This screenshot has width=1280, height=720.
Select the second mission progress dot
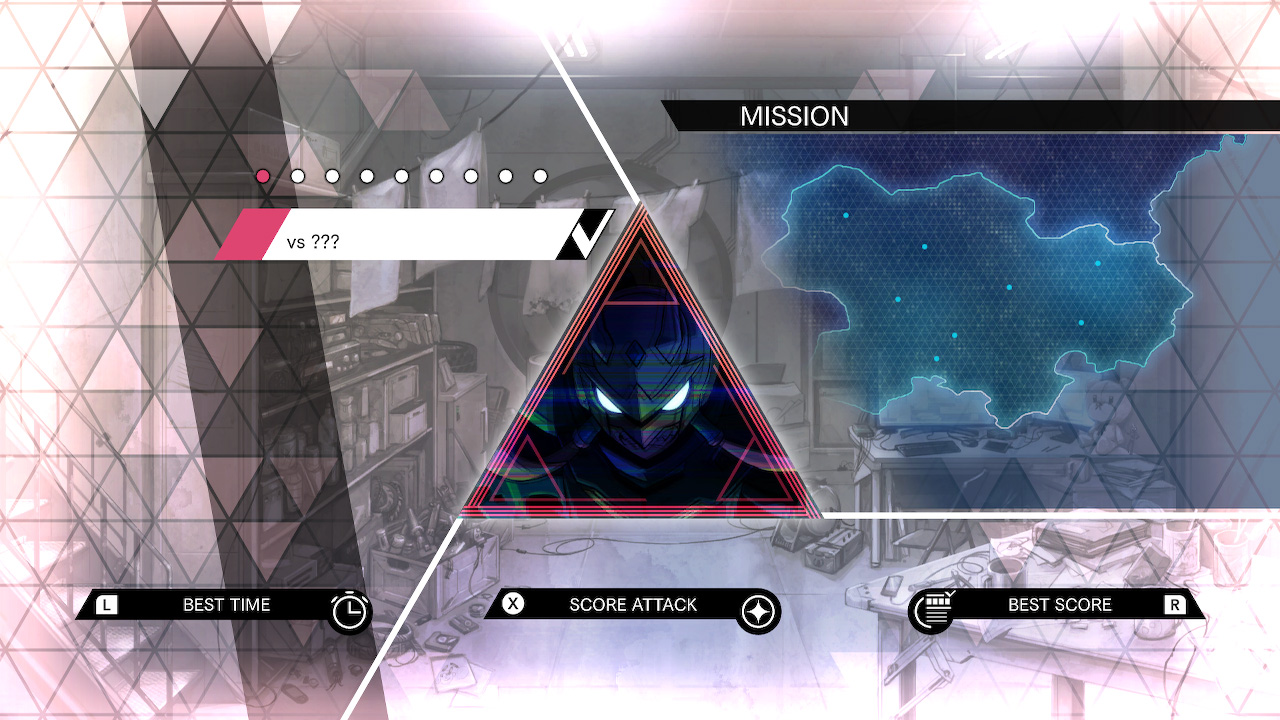pos(297,176)
